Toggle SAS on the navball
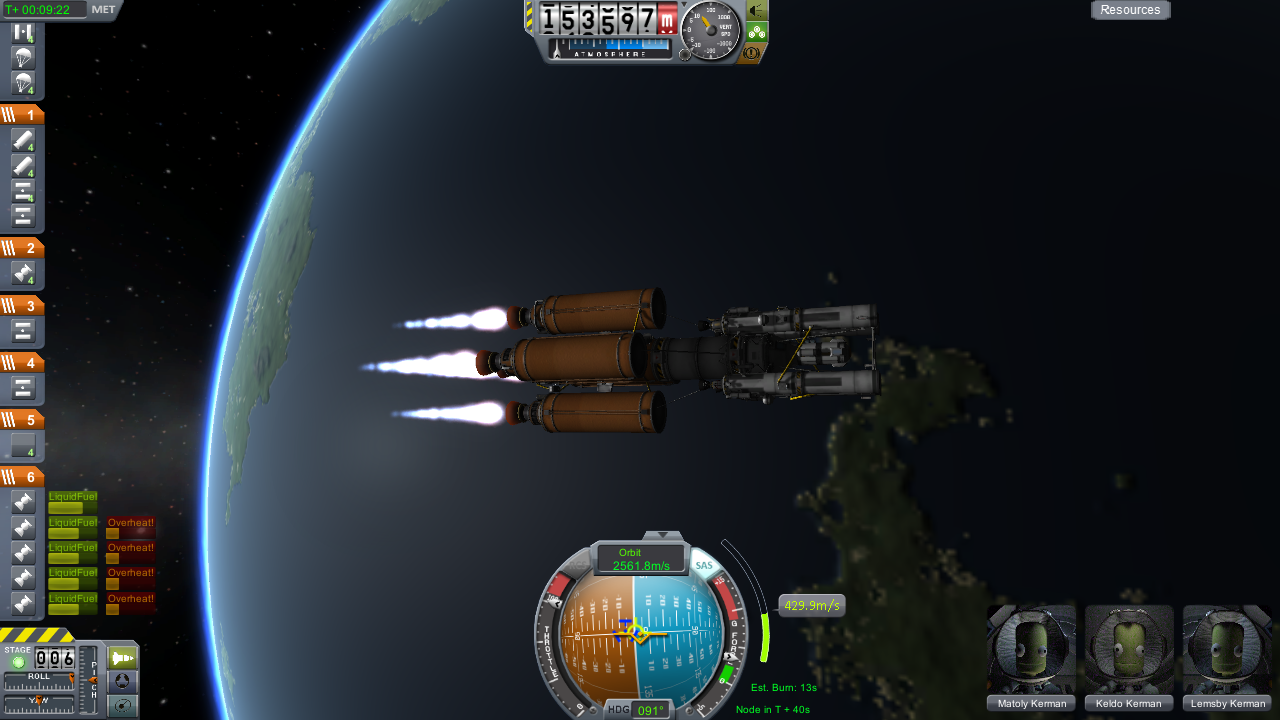 (704, 566)
